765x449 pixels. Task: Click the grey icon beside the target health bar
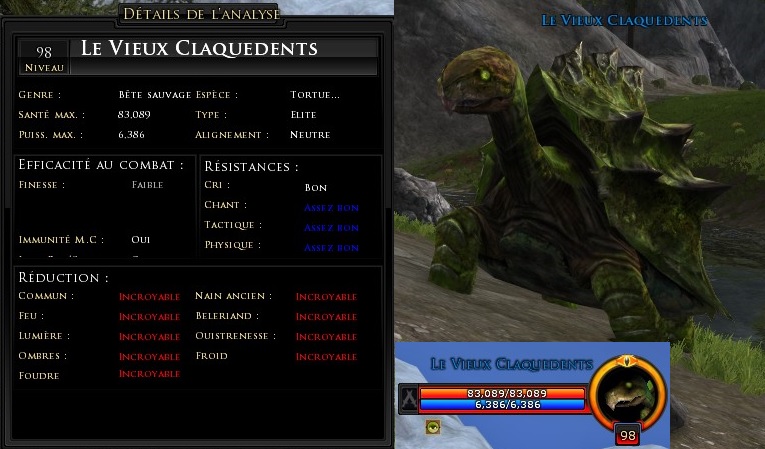(408, 398)
